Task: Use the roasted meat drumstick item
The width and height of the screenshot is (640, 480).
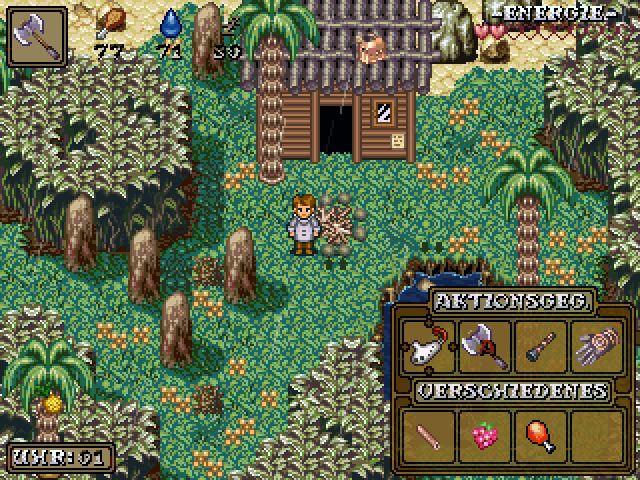Action: [539, 435]
